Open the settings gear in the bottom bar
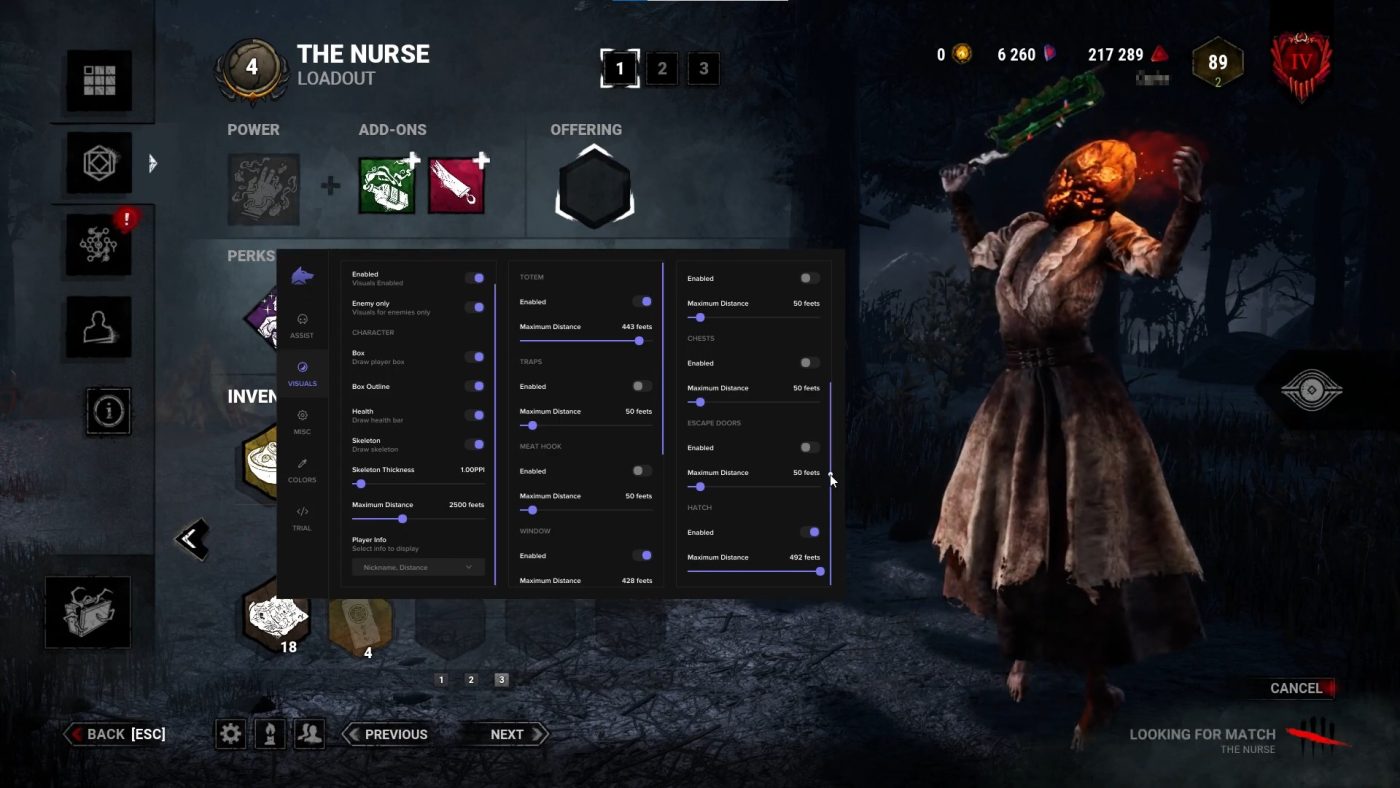This screenshot has height=788, width=1400. click(231, 733)
